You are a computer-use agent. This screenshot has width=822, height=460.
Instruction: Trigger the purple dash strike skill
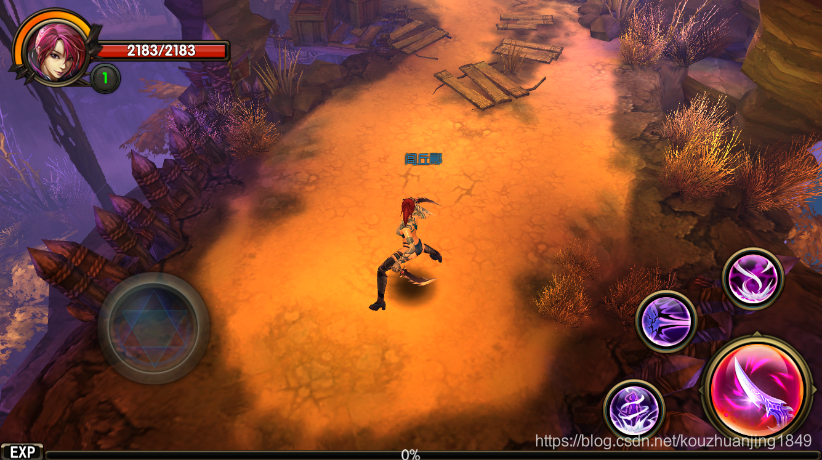point(666,321)
